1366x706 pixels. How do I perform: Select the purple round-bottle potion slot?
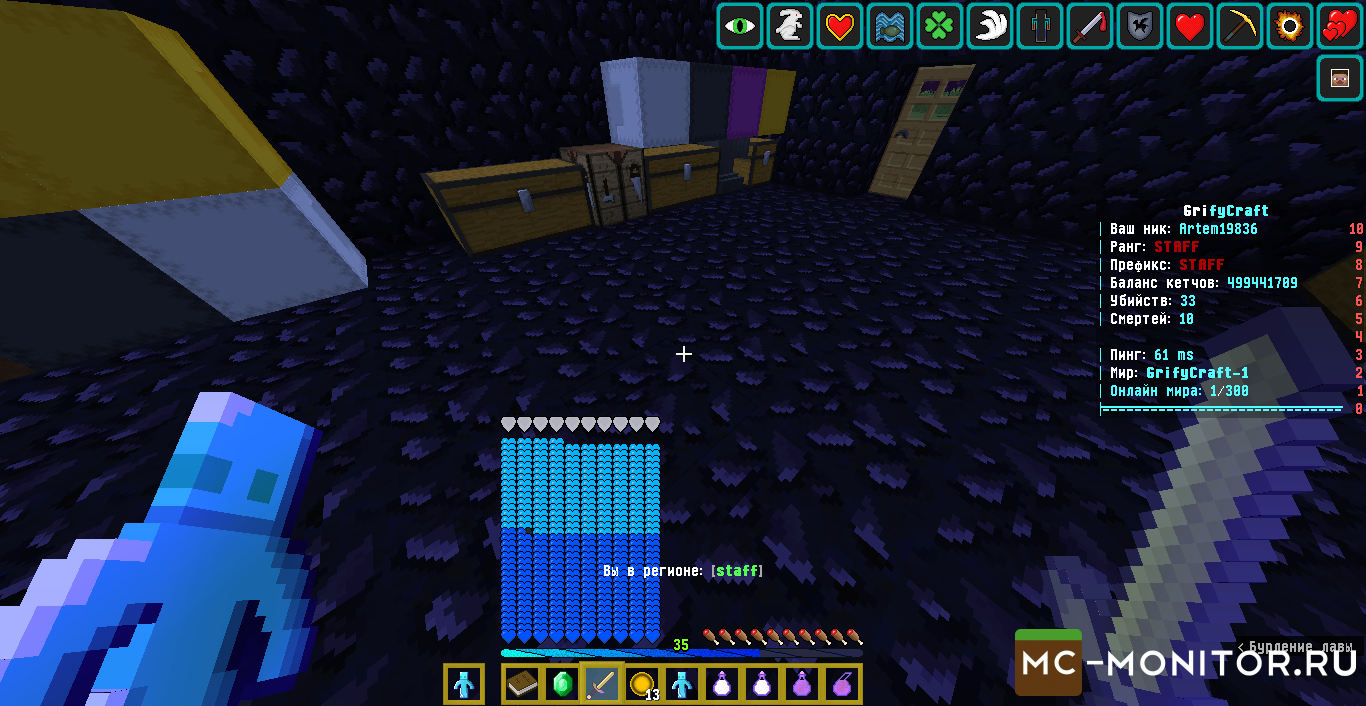pyautogui.click(x=802, y=685)
